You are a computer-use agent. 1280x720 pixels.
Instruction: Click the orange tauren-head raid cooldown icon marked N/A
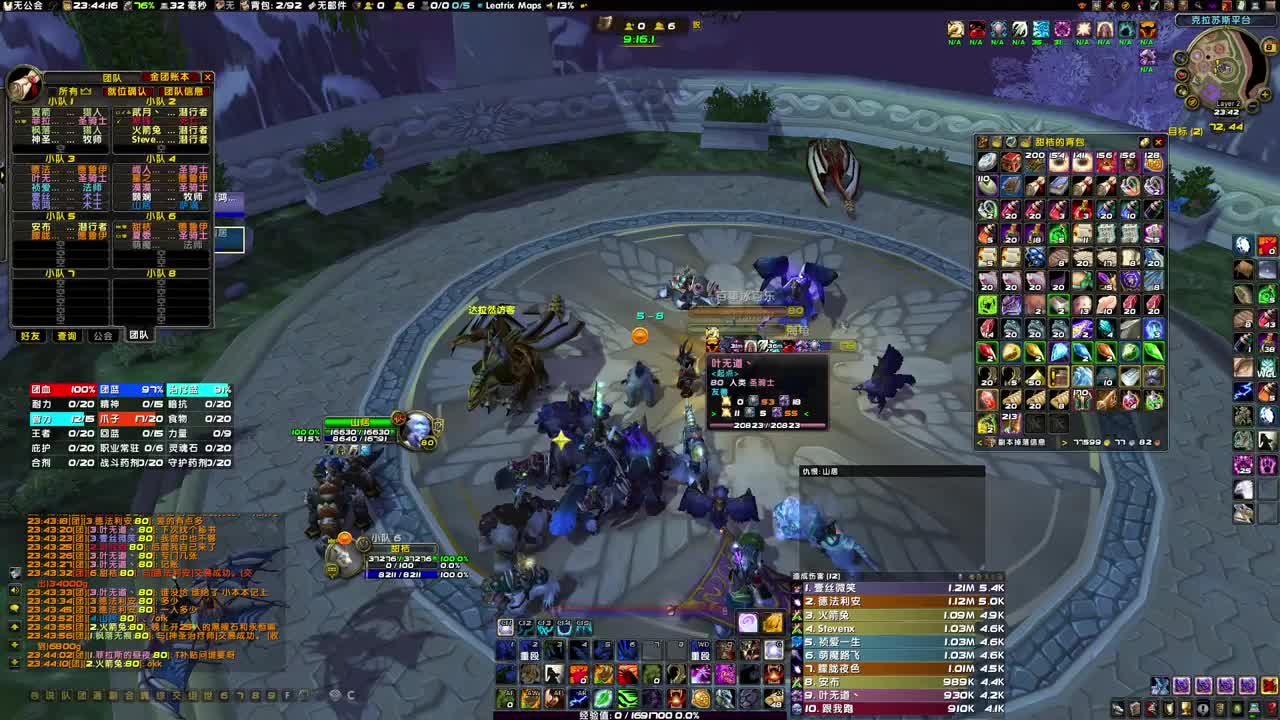1148,28
